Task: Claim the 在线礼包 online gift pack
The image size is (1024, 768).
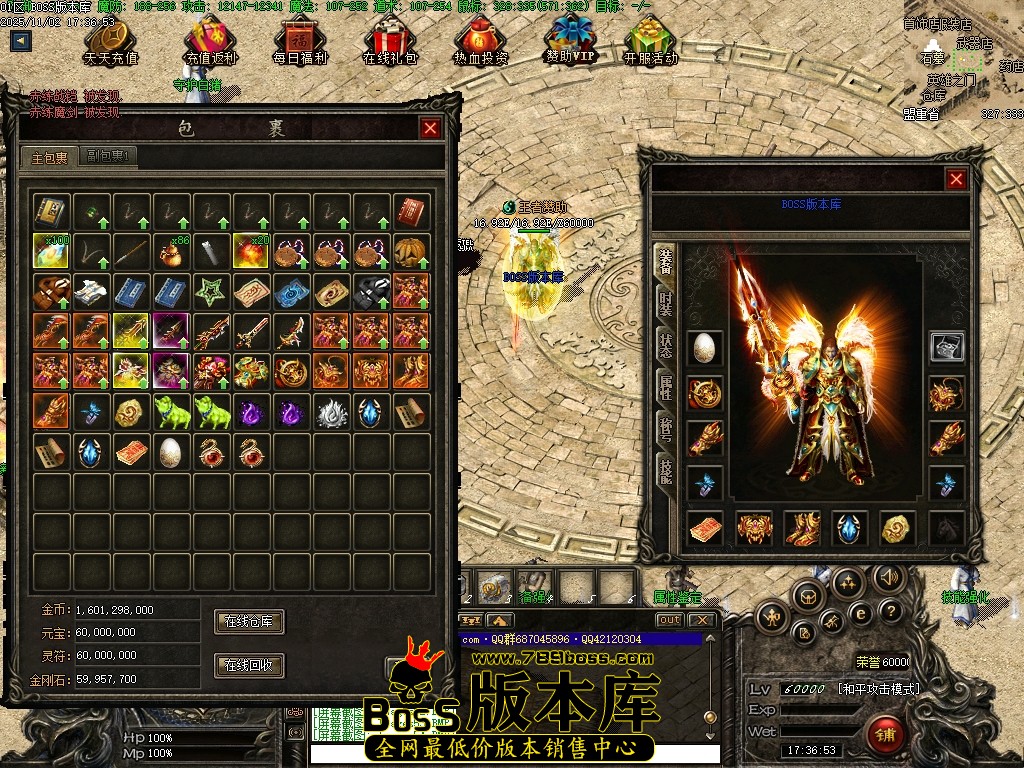Action: tap(389, 42)
